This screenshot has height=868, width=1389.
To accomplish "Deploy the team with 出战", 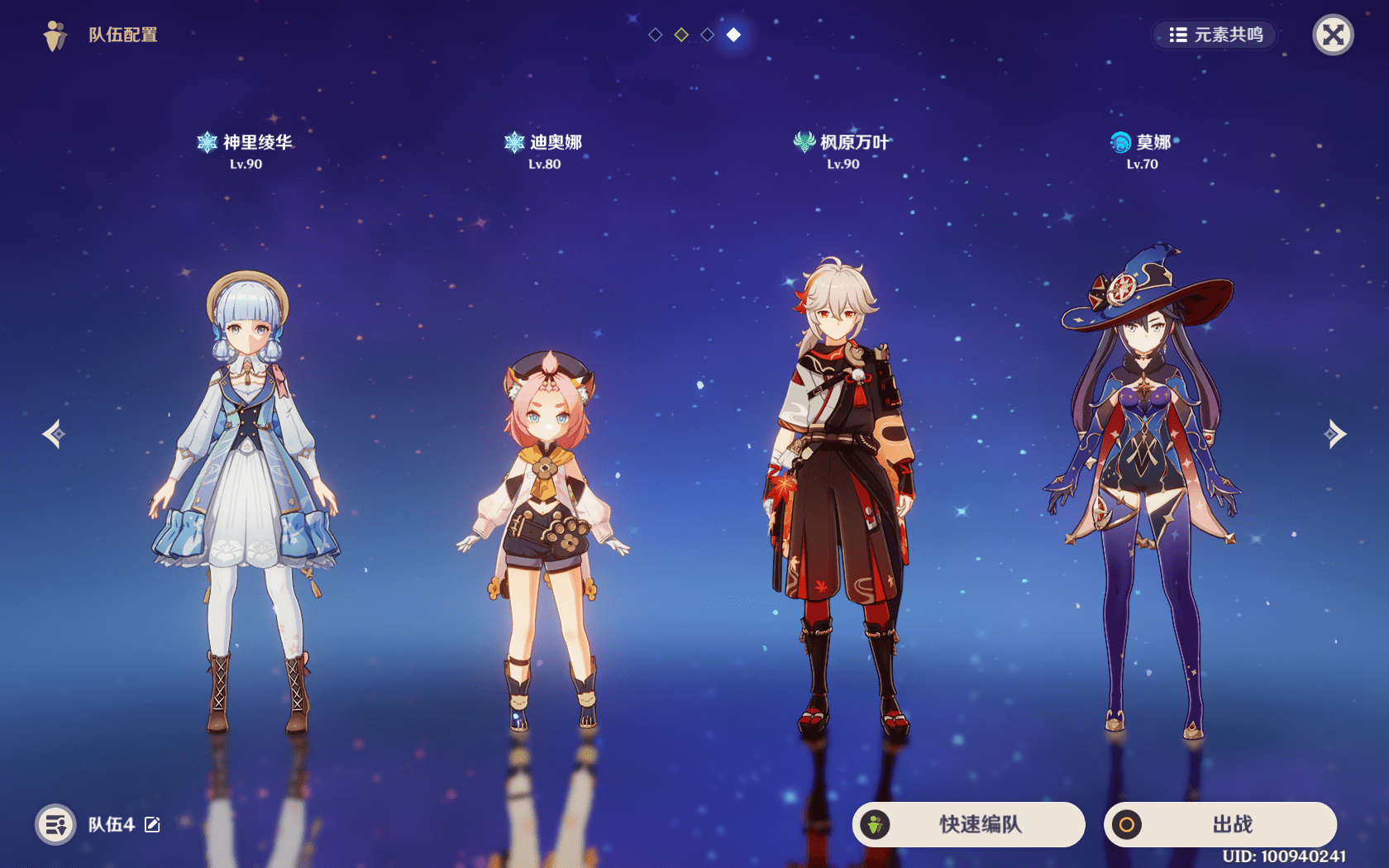I will point(1220,824).
